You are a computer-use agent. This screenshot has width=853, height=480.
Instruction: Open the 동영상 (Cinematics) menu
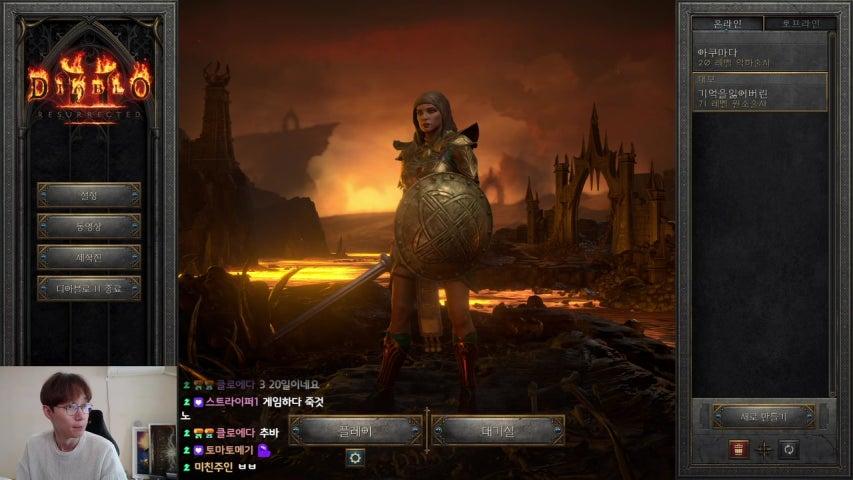pyautogui.click(x=89, y=226)
